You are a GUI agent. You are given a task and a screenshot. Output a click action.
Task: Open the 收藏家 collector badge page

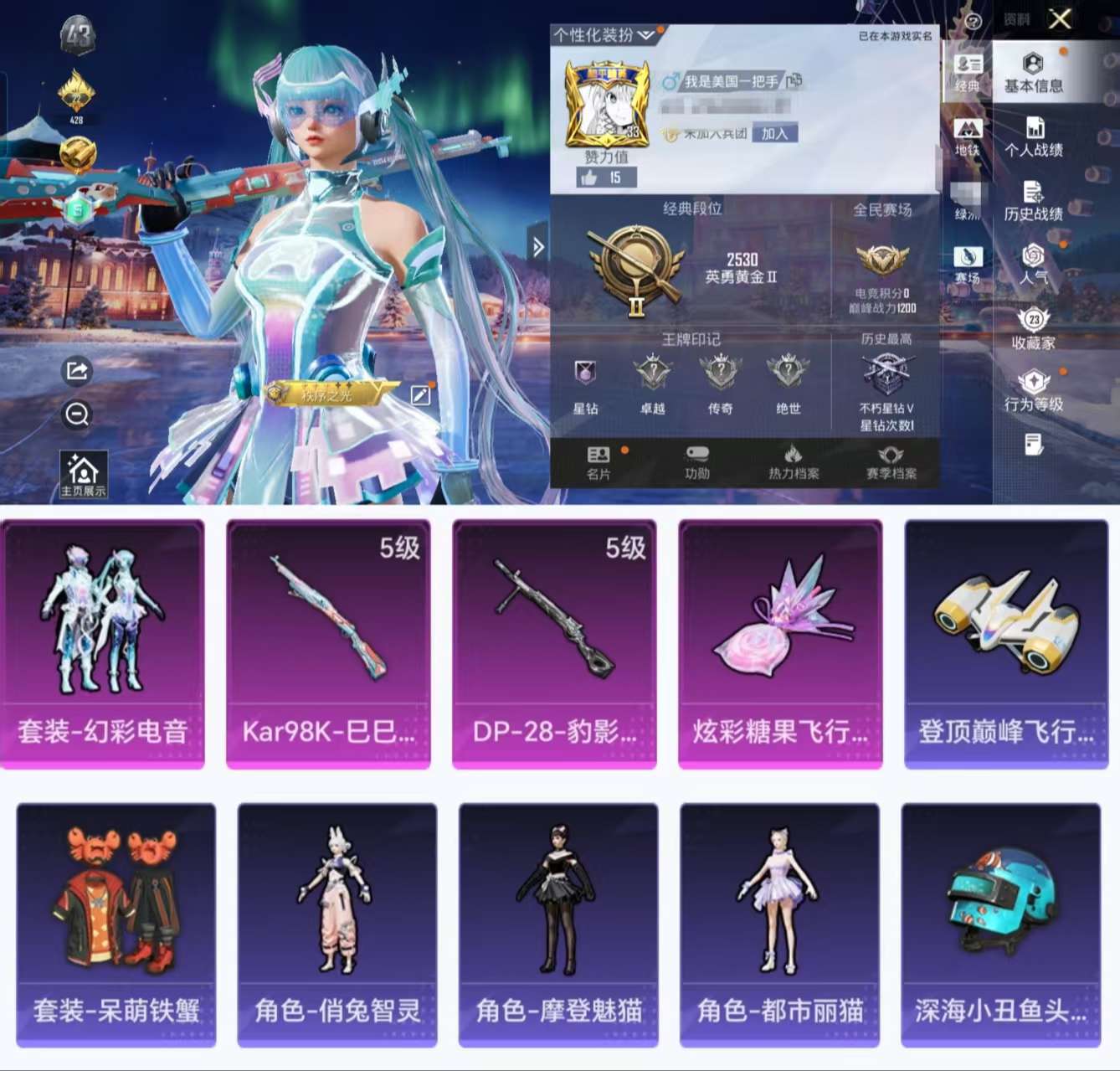(1035, 331)
